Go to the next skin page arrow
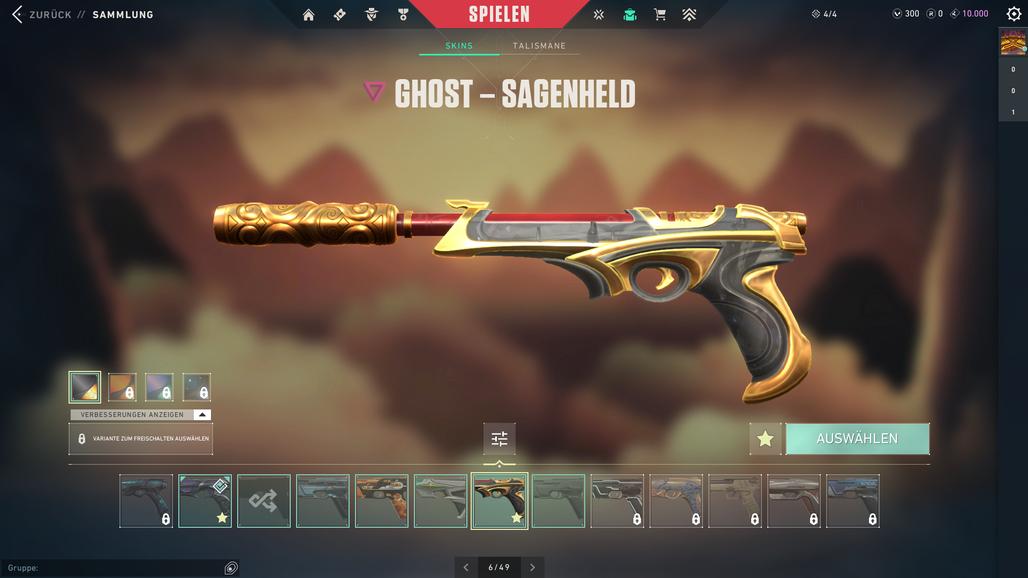Image resolution: width=1028 pixels, height=578 pixels. (532, 567)
